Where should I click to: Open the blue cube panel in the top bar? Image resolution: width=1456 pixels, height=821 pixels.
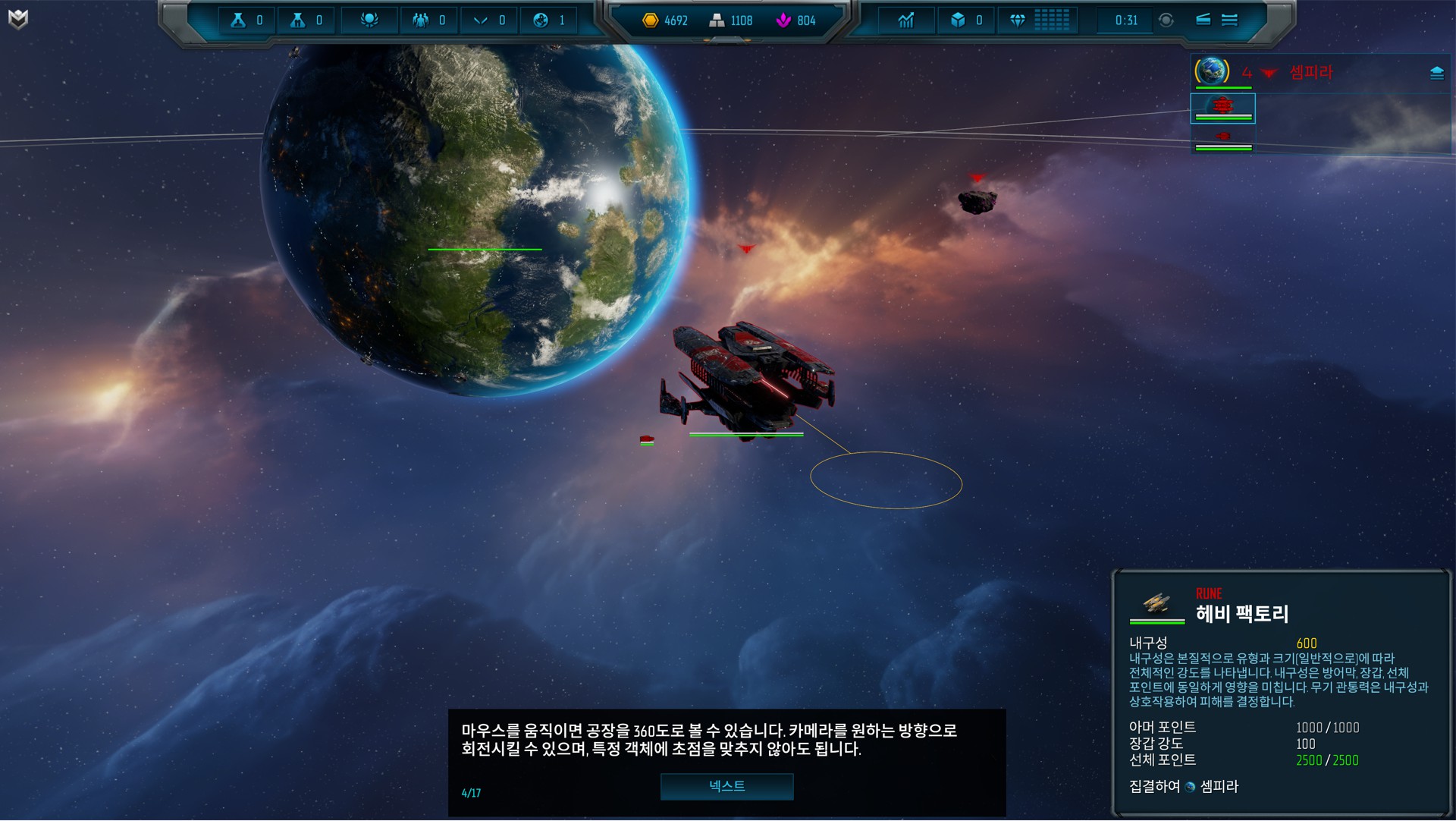coord(959,20)
